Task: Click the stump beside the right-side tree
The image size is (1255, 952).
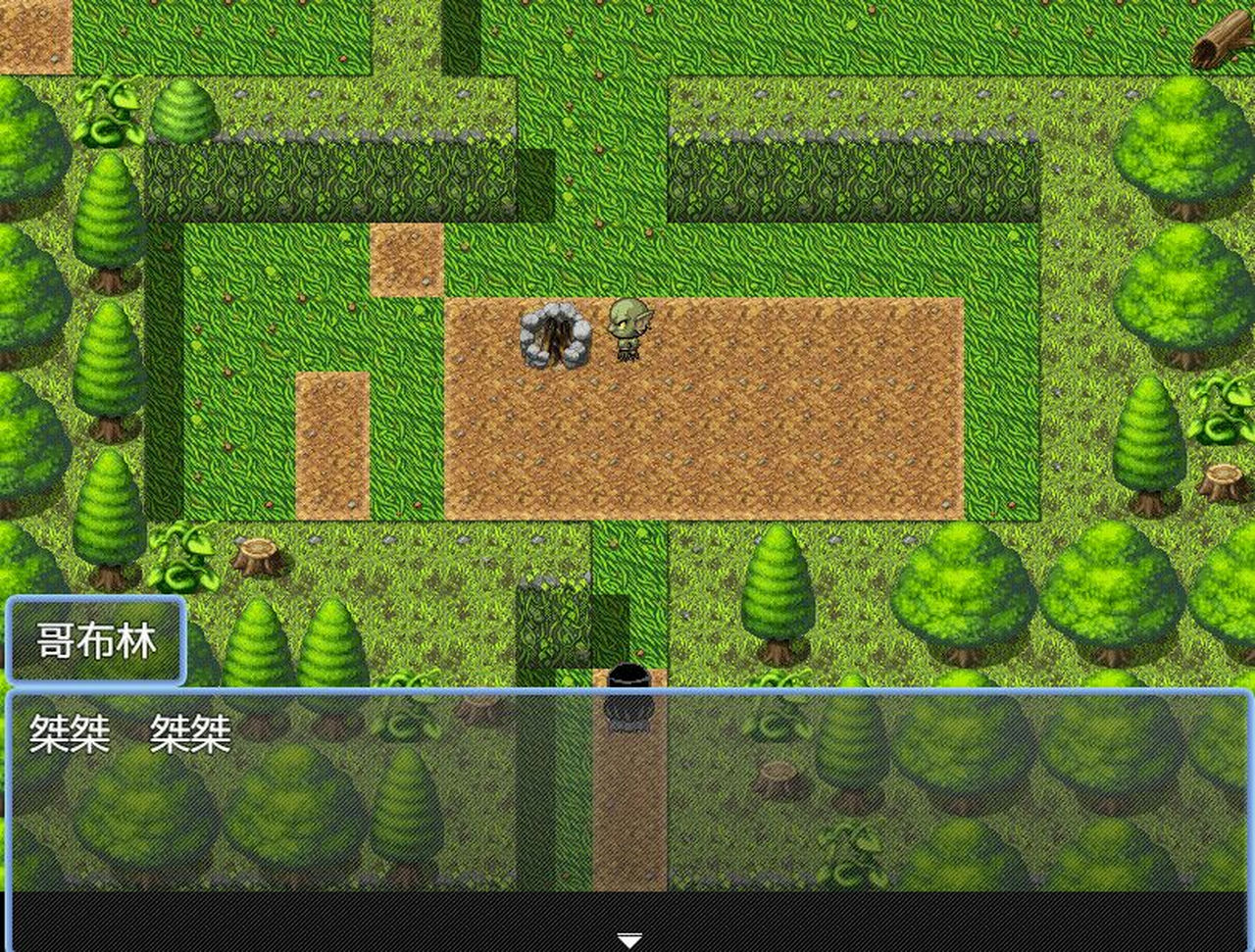Action: tap(1224, 480)
